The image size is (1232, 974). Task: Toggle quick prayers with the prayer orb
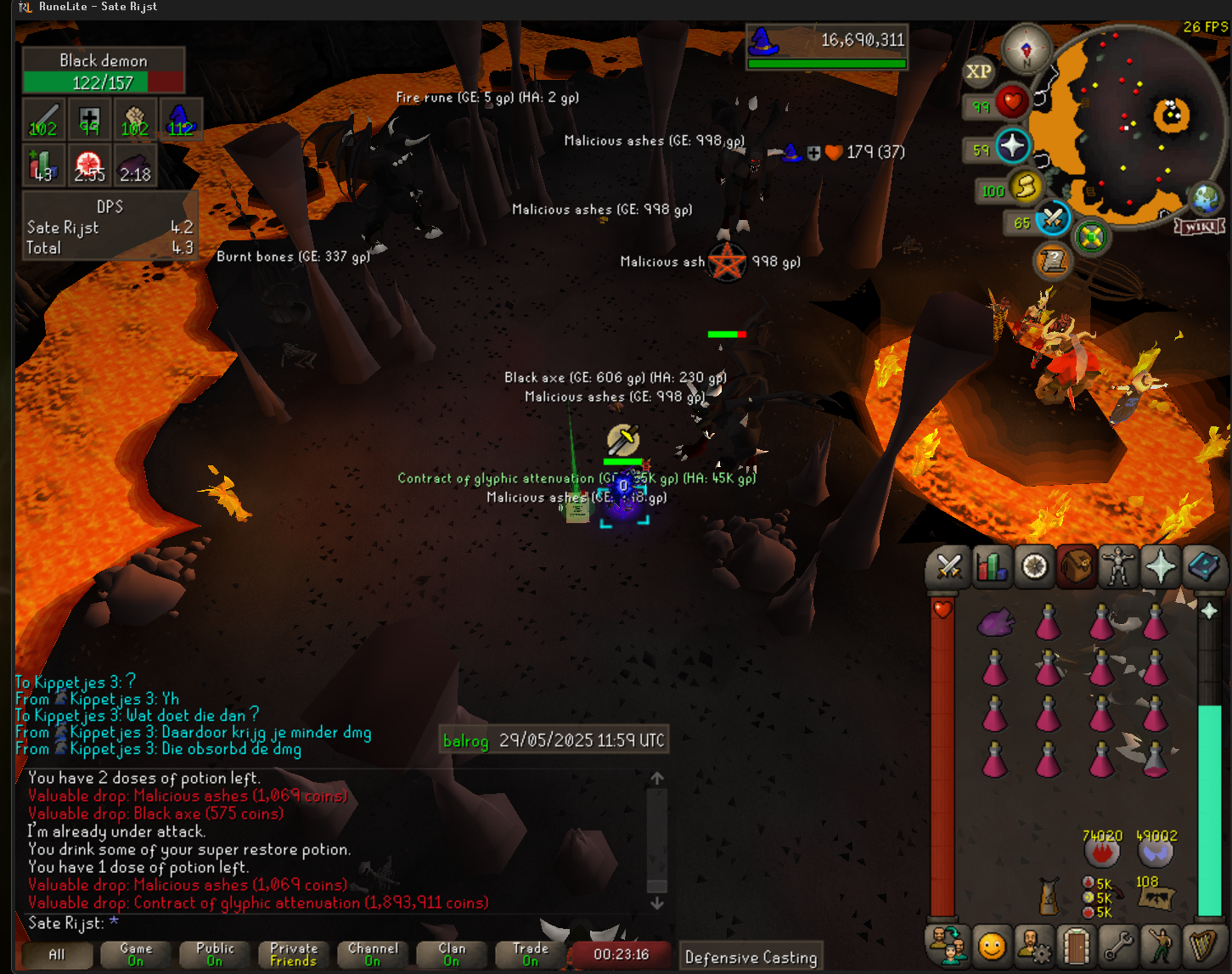(x=1012, y=146)
